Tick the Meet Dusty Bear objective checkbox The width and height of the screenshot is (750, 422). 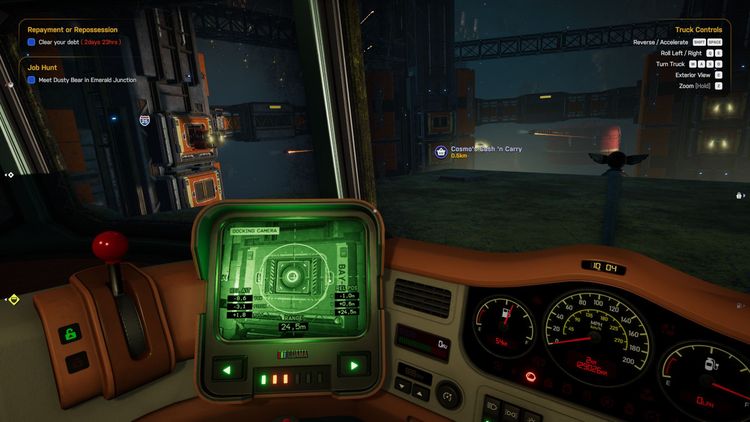click(x=32, y=79)
